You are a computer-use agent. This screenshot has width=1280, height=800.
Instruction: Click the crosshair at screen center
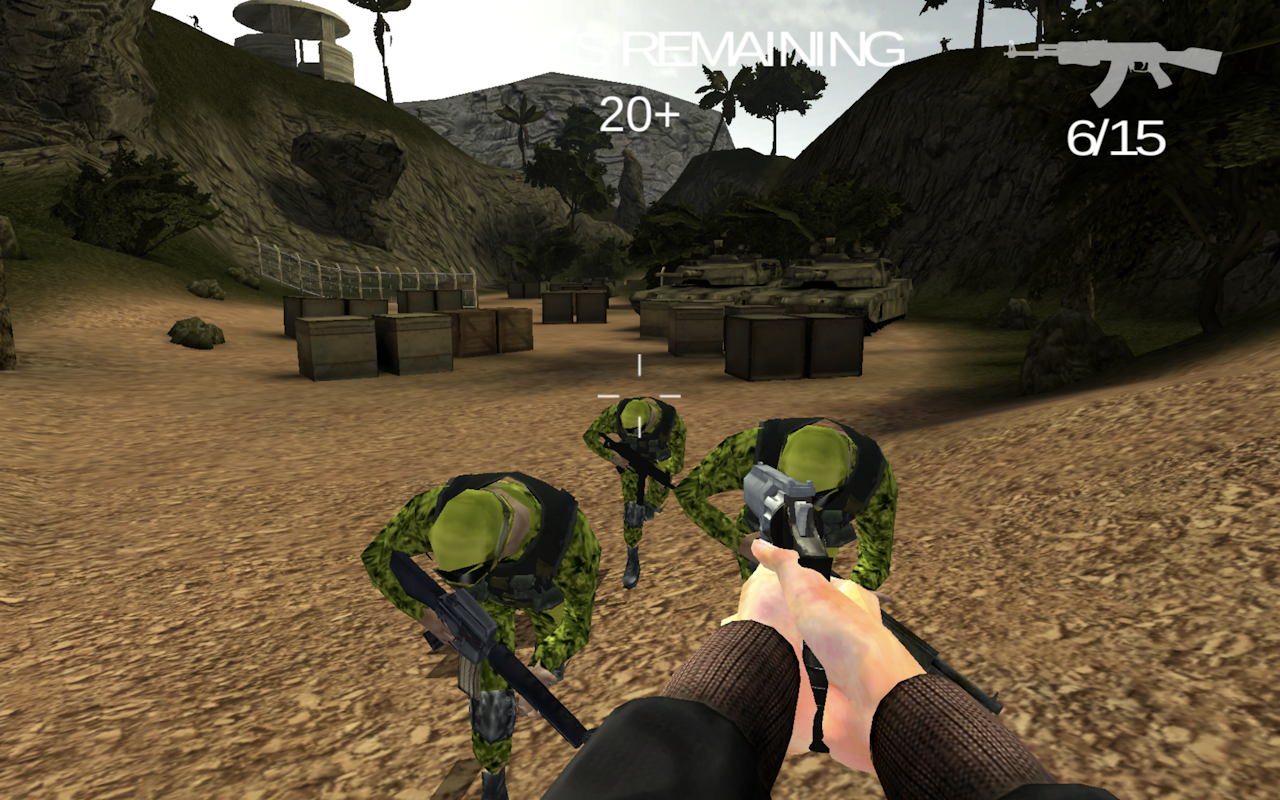(x=639, y=394)
